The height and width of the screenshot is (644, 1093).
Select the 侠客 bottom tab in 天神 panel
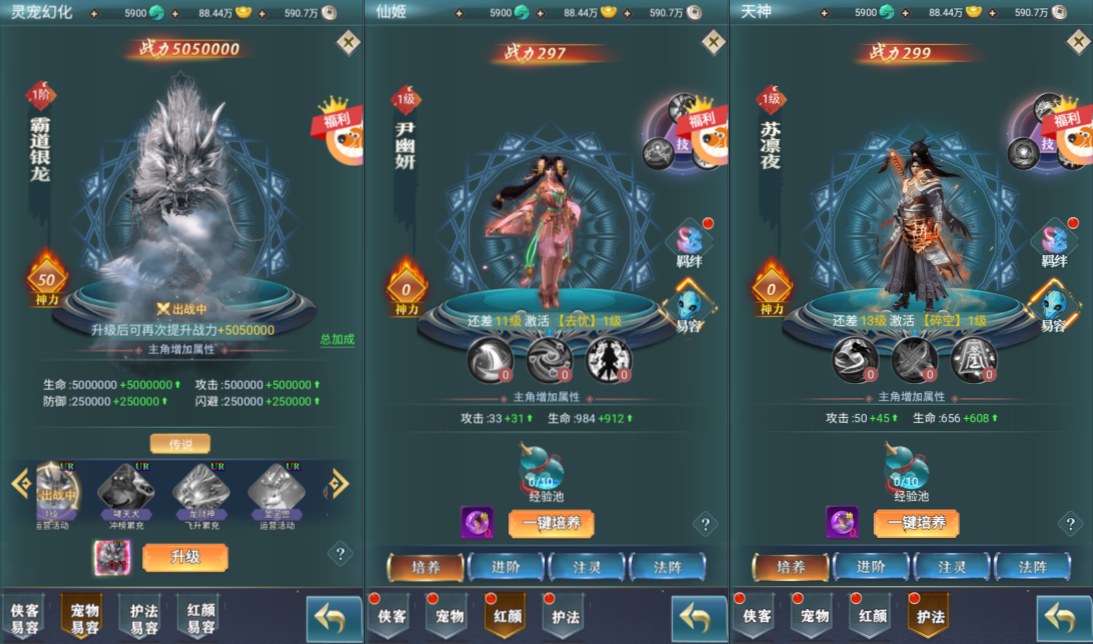click(x=757, y=616)
